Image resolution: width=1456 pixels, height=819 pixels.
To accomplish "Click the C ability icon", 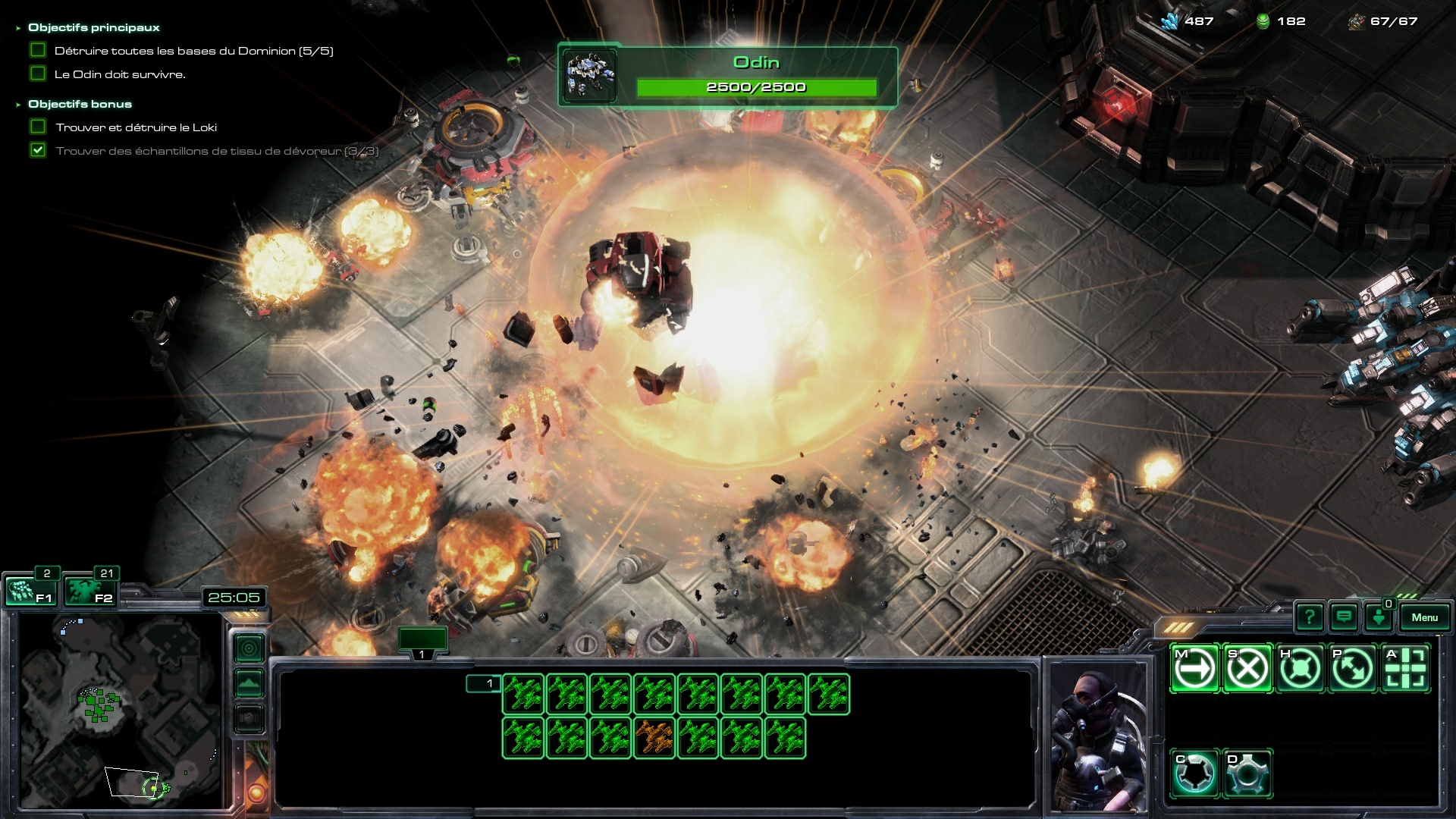I will pyautogui.click(x=1195, y=773).
